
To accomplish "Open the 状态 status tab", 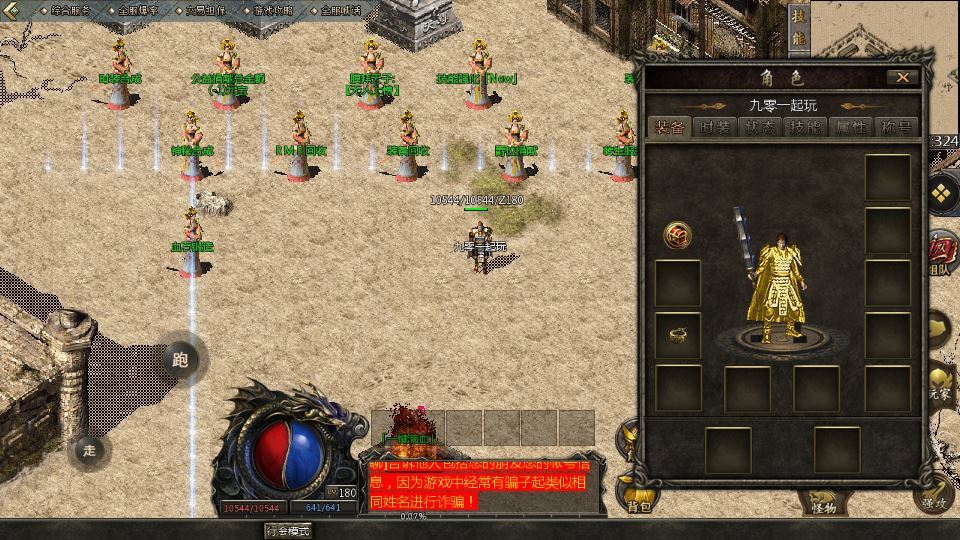I will click(x=760, y=127).
